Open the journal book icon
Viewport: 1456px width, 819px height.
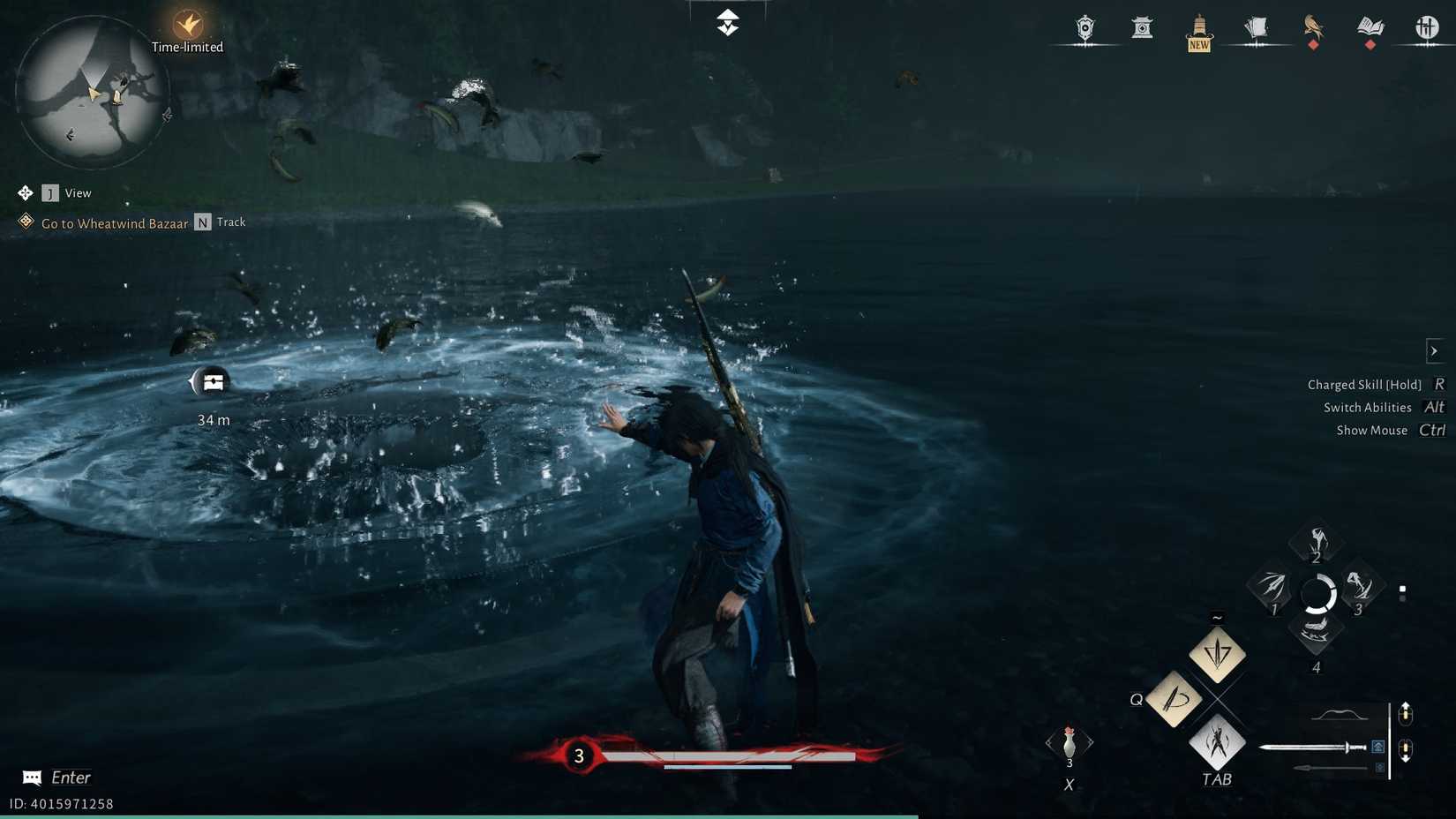[1371, 26]
